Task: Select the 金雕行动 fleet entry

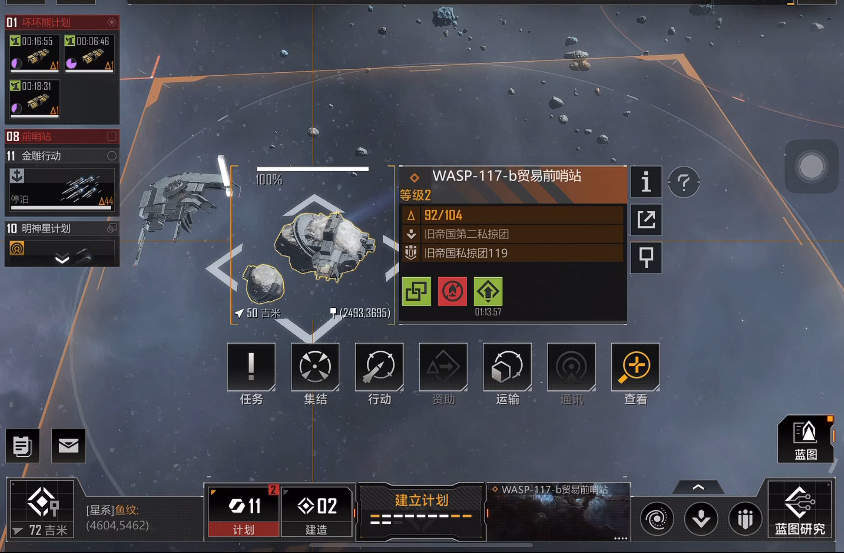Action: [x=62, y=181]
